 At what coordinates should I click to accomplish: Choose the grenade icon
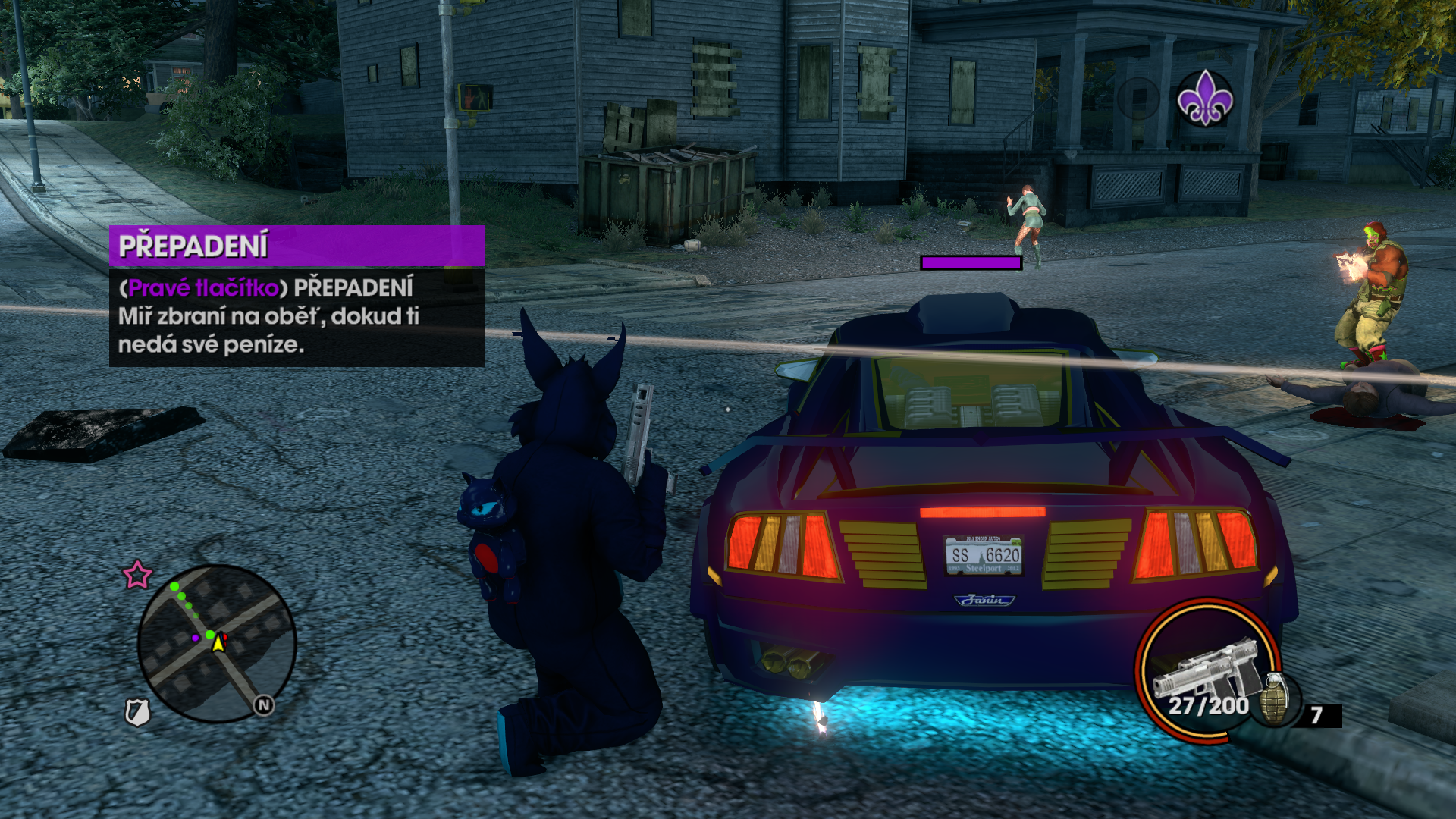tap(1276, 699)
